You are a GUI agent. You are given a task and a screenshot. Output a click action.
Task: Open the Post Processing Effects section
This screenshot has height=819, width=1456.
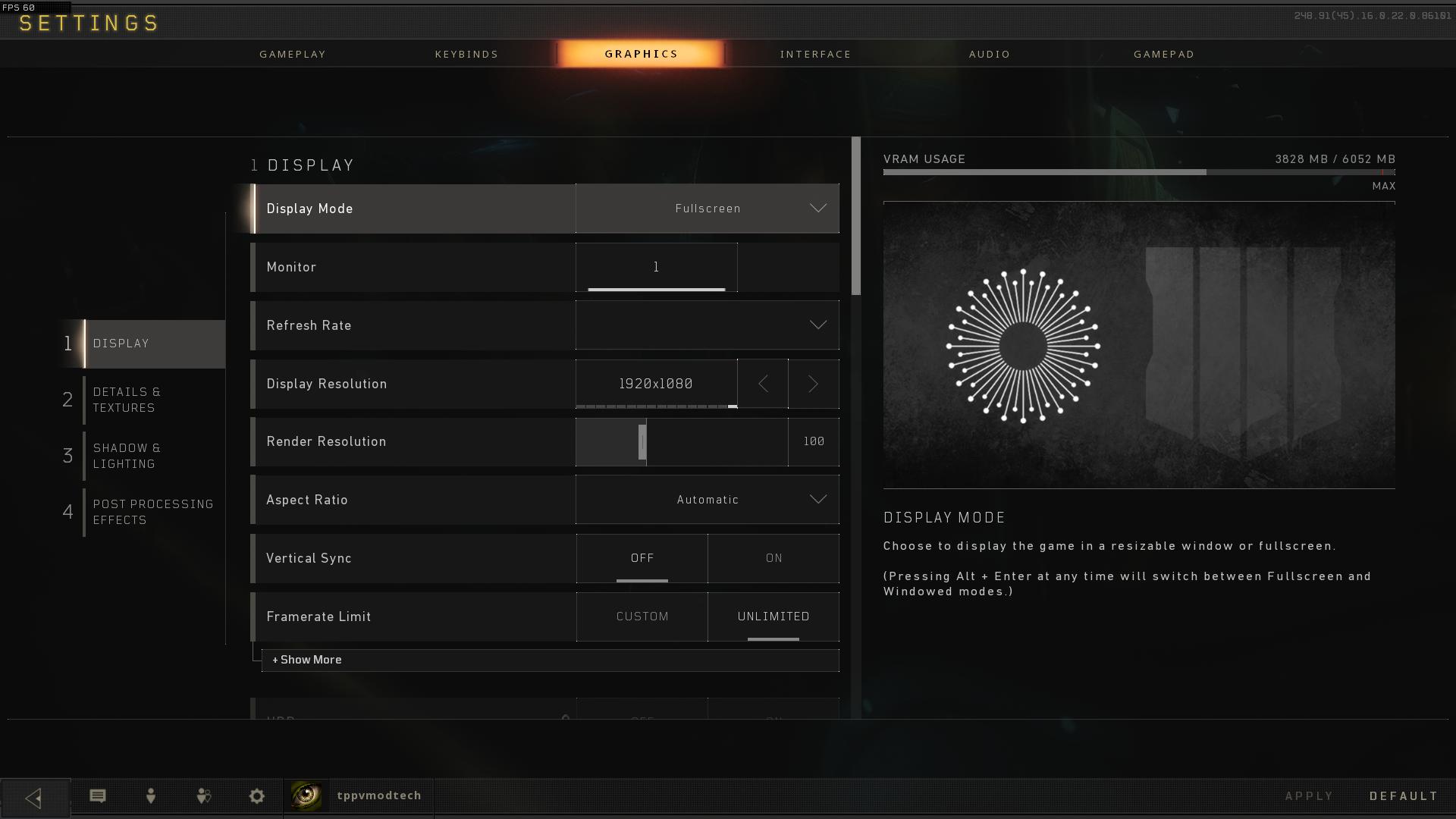[x=152, y=512]
